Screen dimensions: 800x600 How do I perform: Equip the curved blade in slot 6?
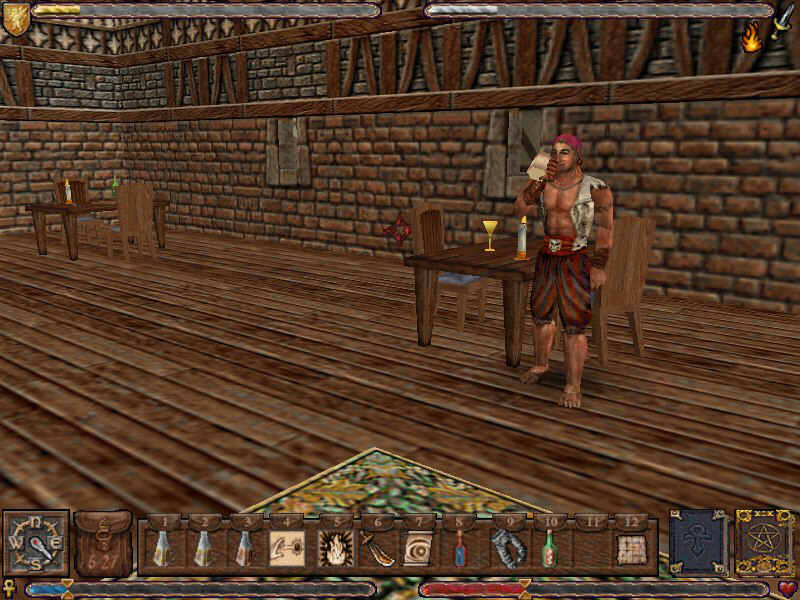(x=376, y=548)
